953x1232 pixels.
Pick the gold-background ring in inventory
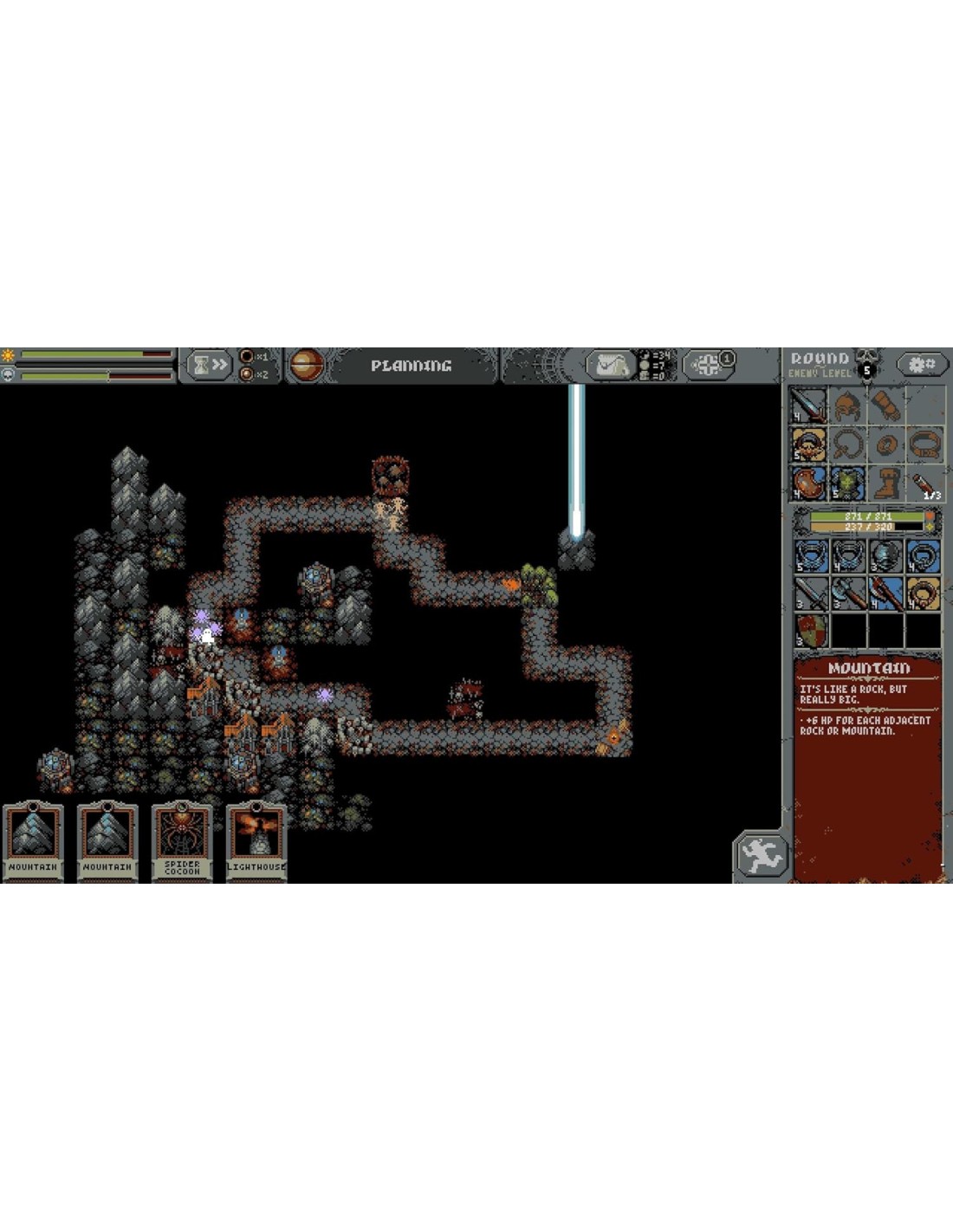click(924, 593)
